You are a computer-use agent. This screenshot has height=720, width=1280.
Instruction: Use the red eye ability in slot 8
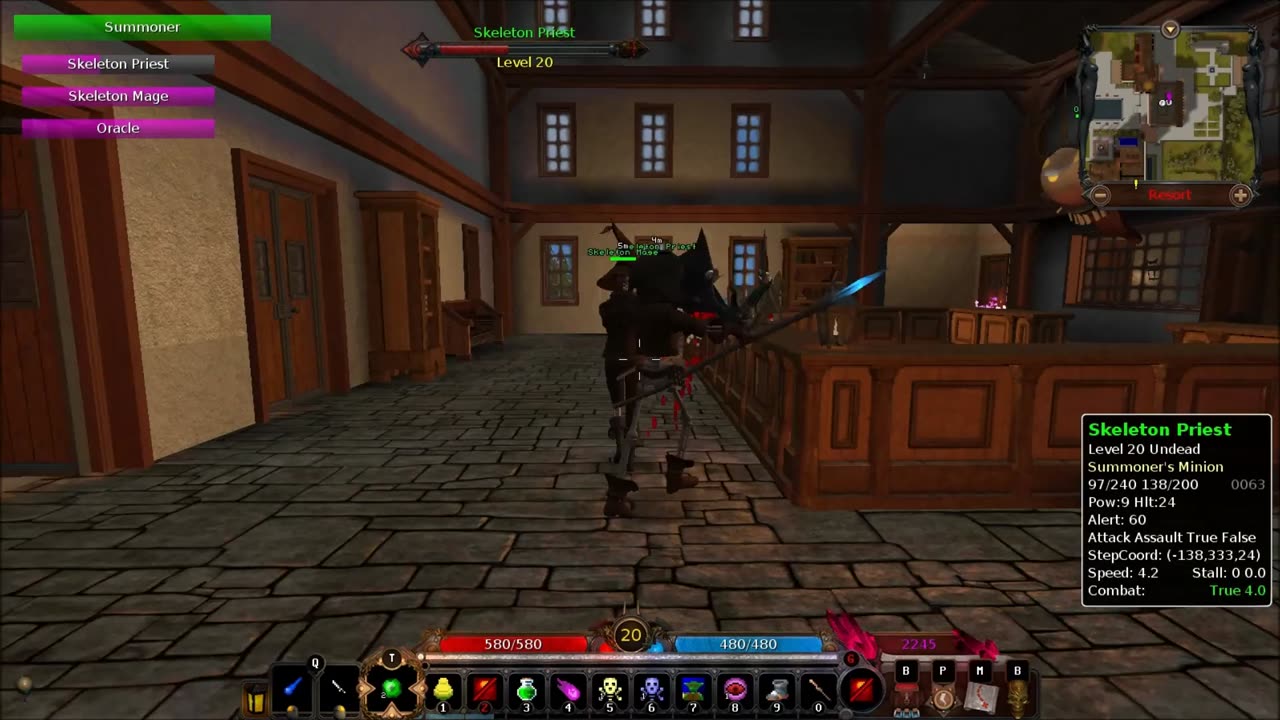735,689
